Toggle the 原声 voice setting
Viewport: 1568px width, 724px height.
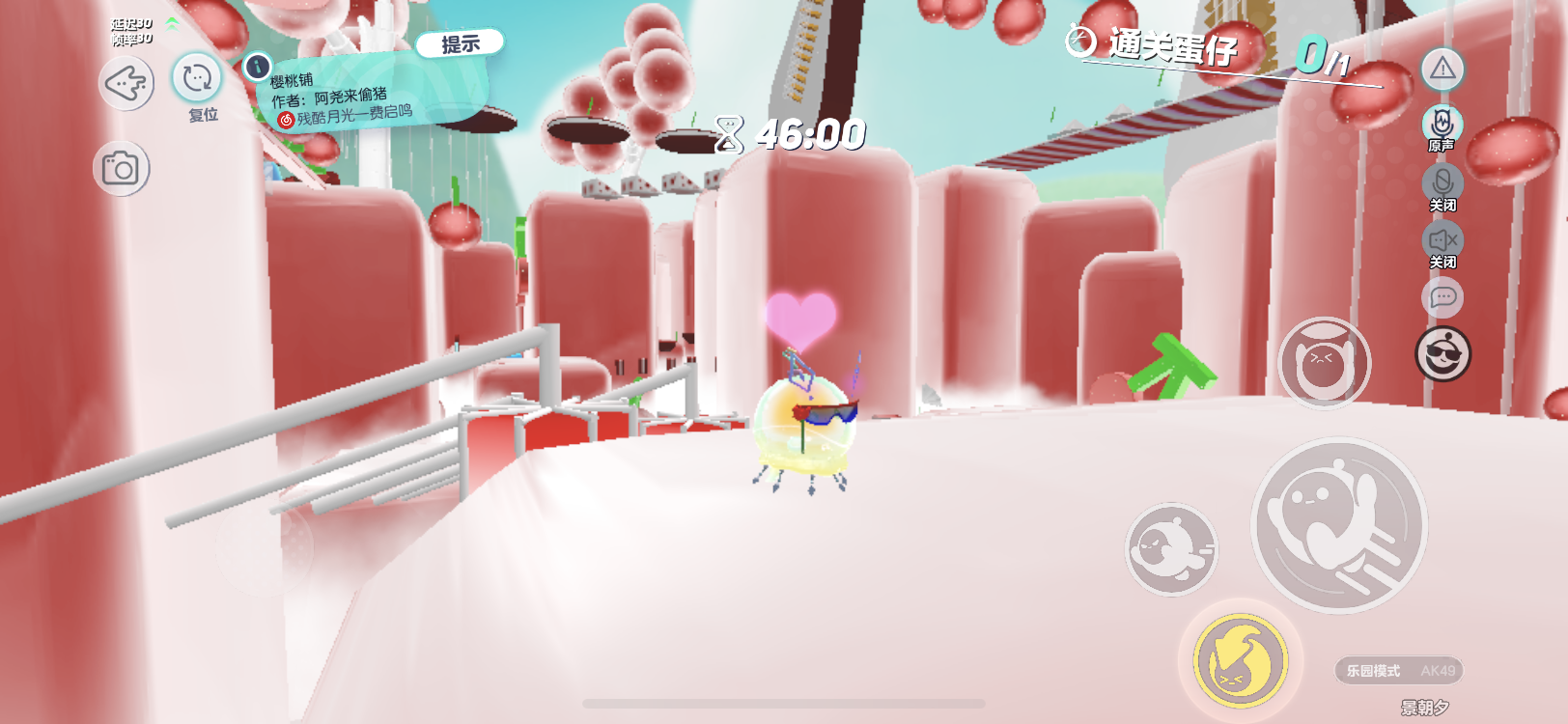click(x=1442, y=125)
